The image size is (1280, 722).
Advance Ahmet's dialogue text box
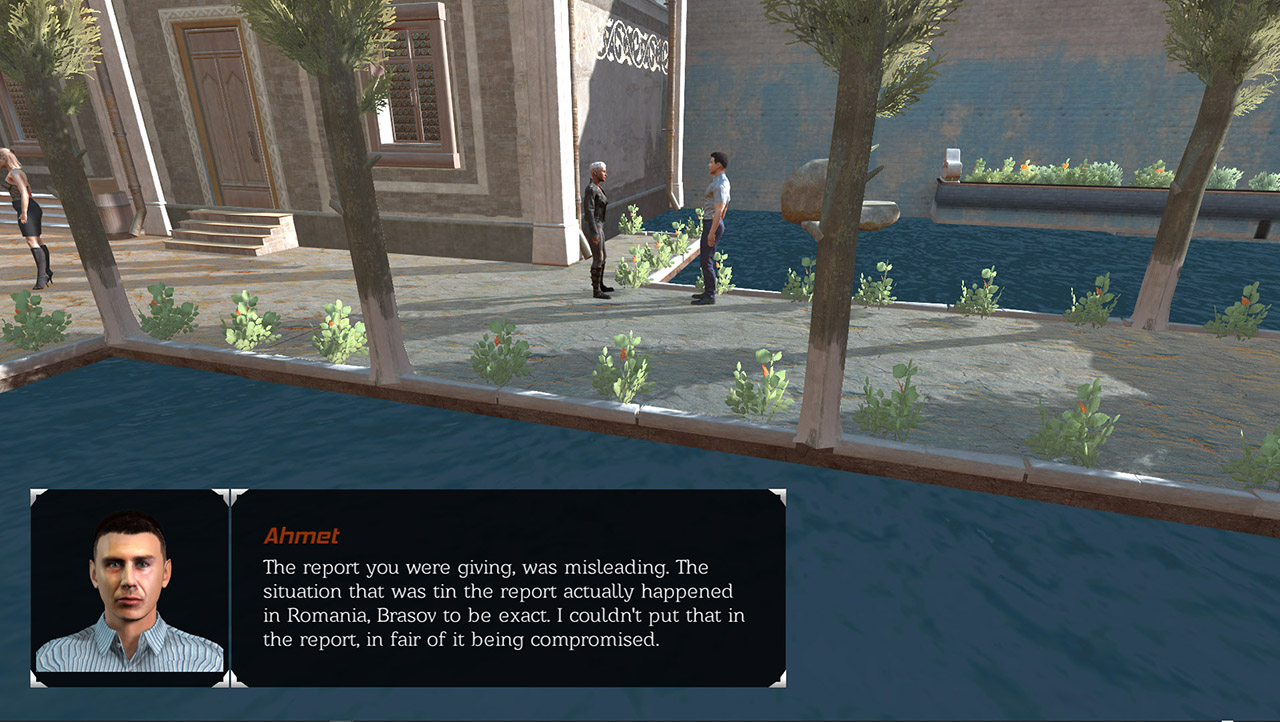(508, 588)
